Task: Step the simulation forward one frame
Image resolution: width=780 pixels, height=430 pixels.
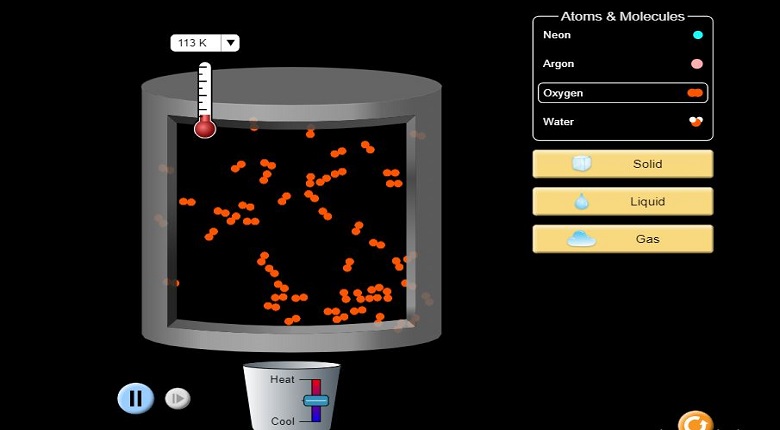Action: click(x=177, y=398)
